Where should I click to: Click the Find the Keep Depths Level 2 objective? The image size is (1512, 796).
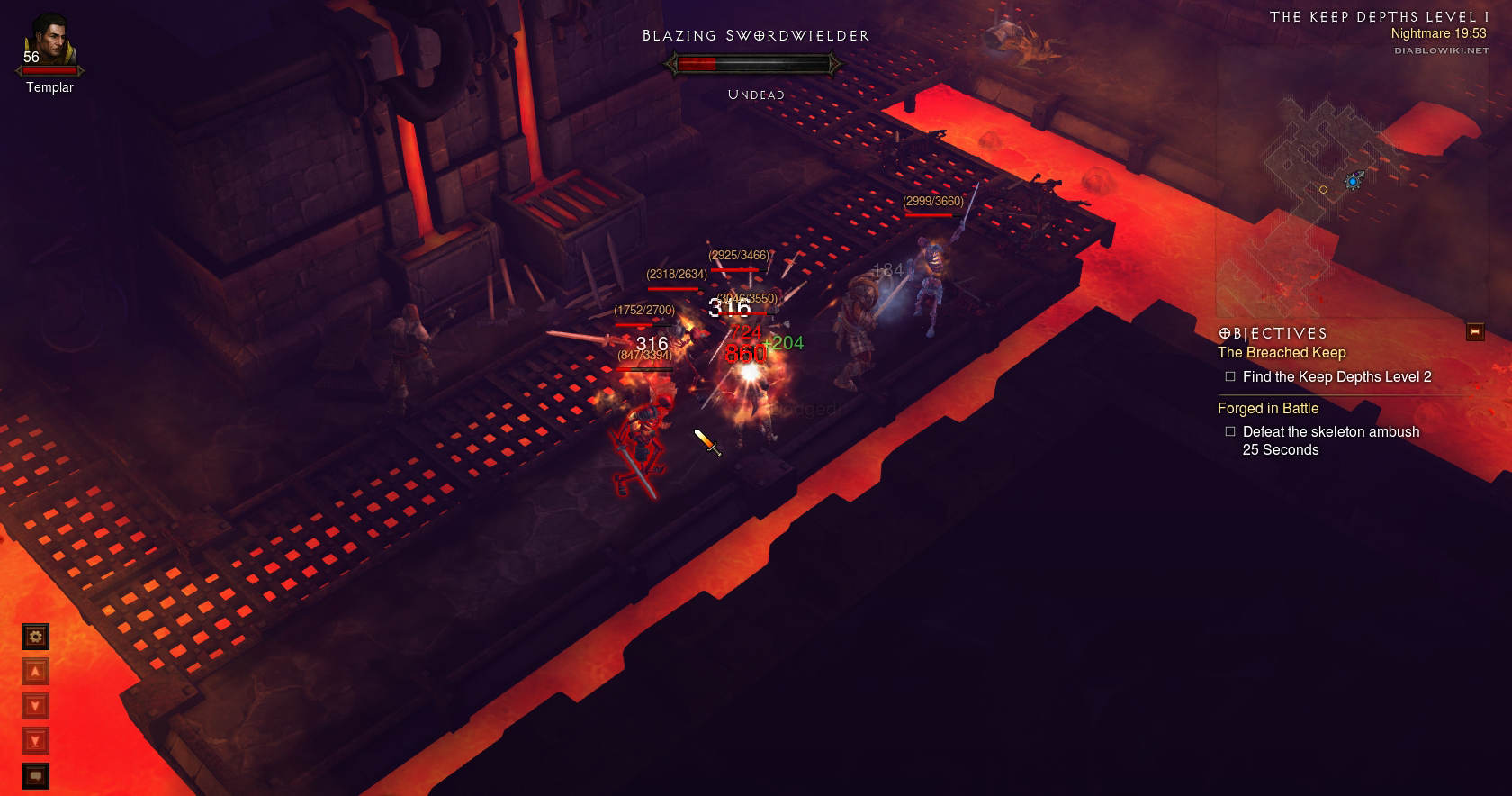click(1336, 377)
